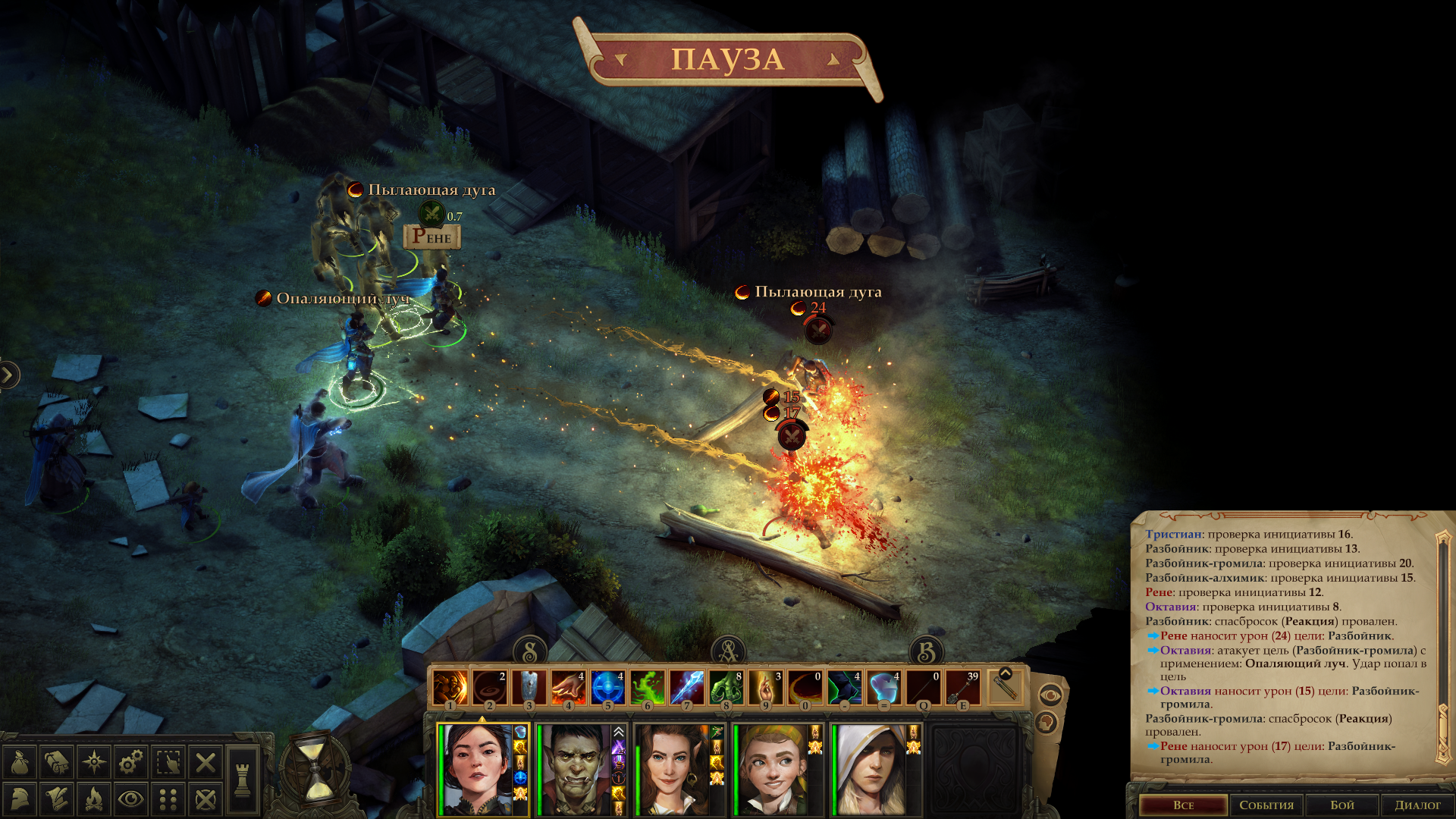Select the white-hooded character portrait
Screen dimensions: 1456x819
(x=871, y=769)
